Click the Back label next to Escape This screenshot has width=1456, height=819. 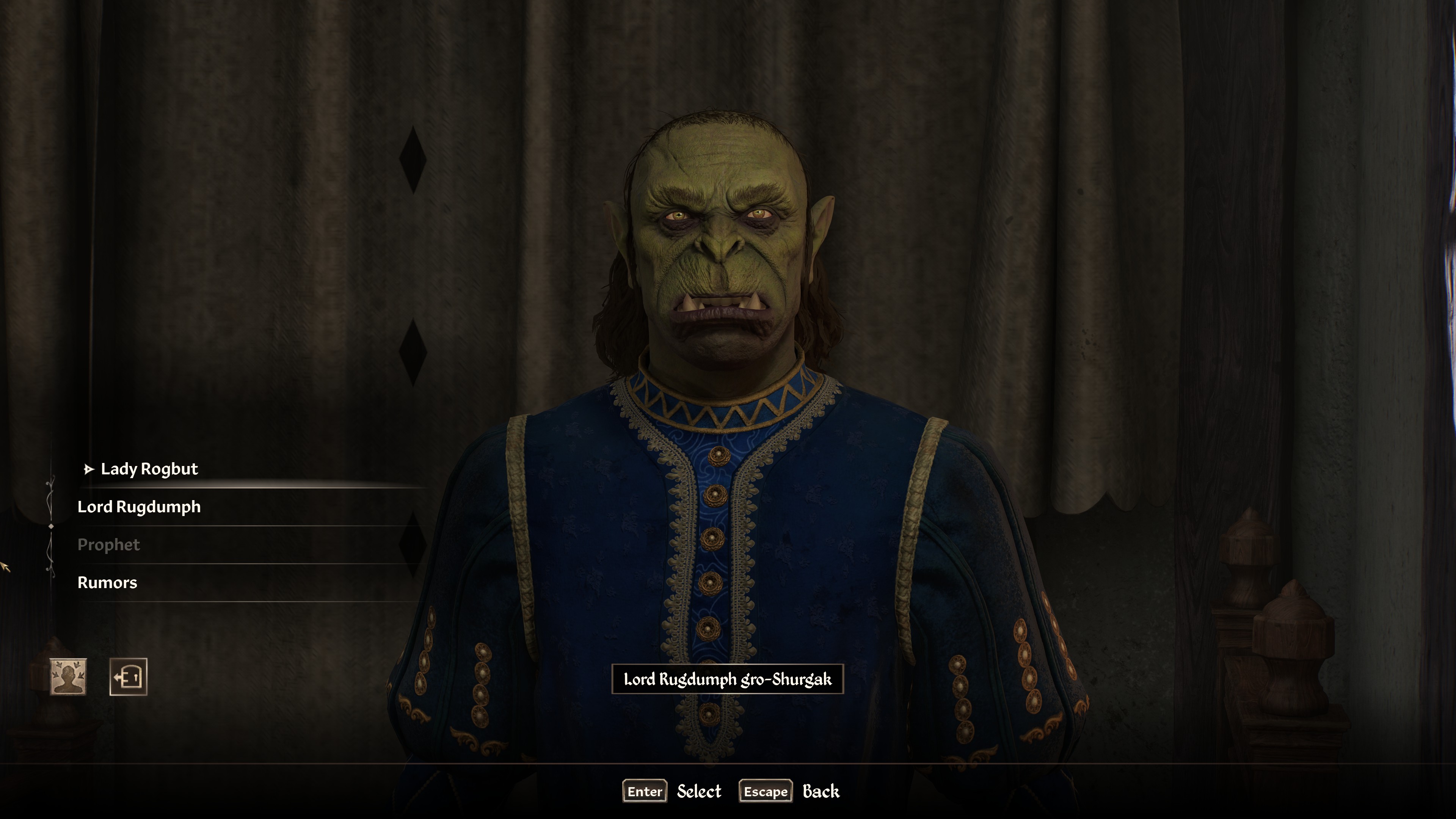(x=821, y=791)
